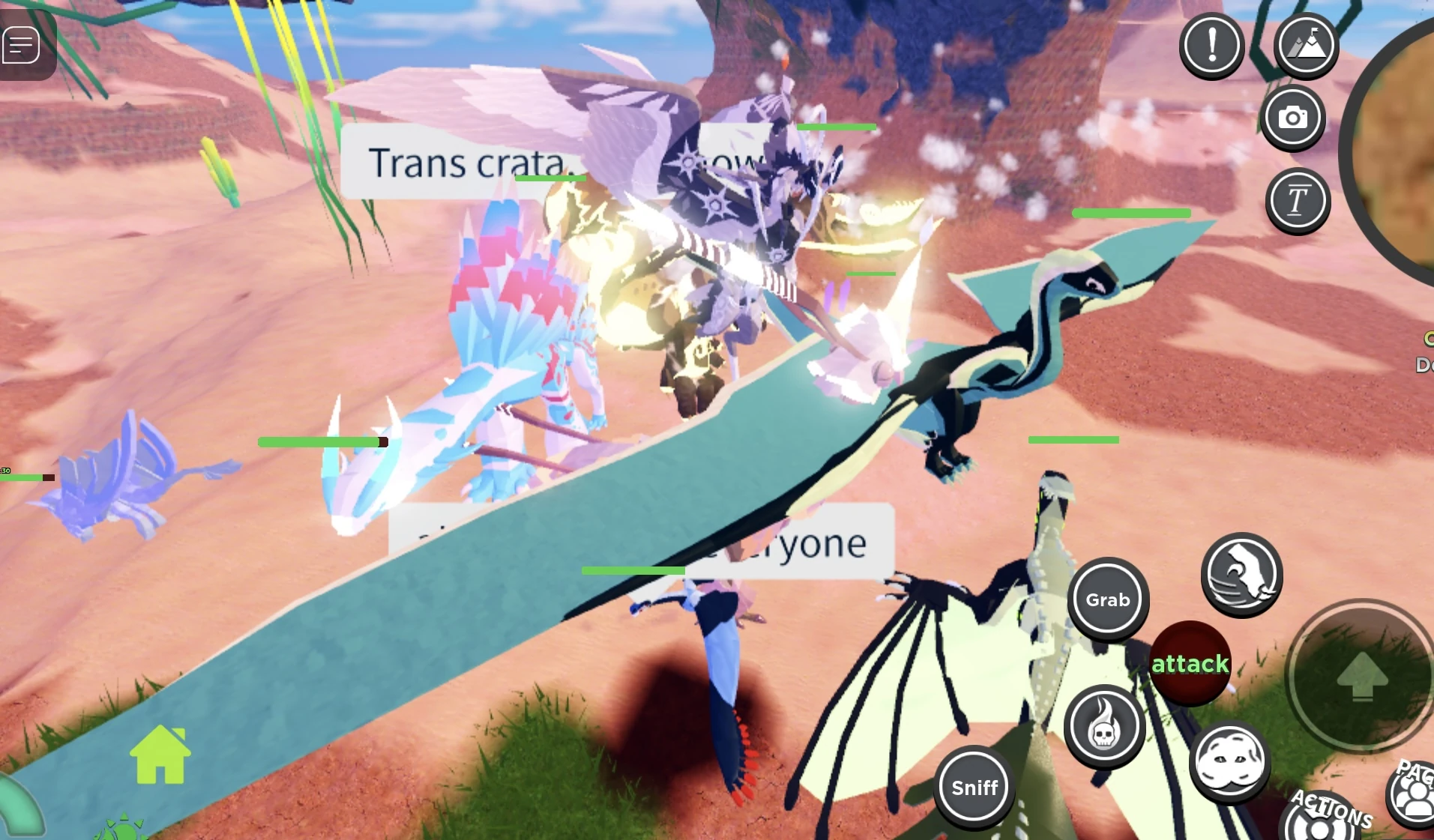The width and height of the screenshot is (1434, 840).
Task: Take a screenshot with the camera icon
Action: (x=1295, y=118)
